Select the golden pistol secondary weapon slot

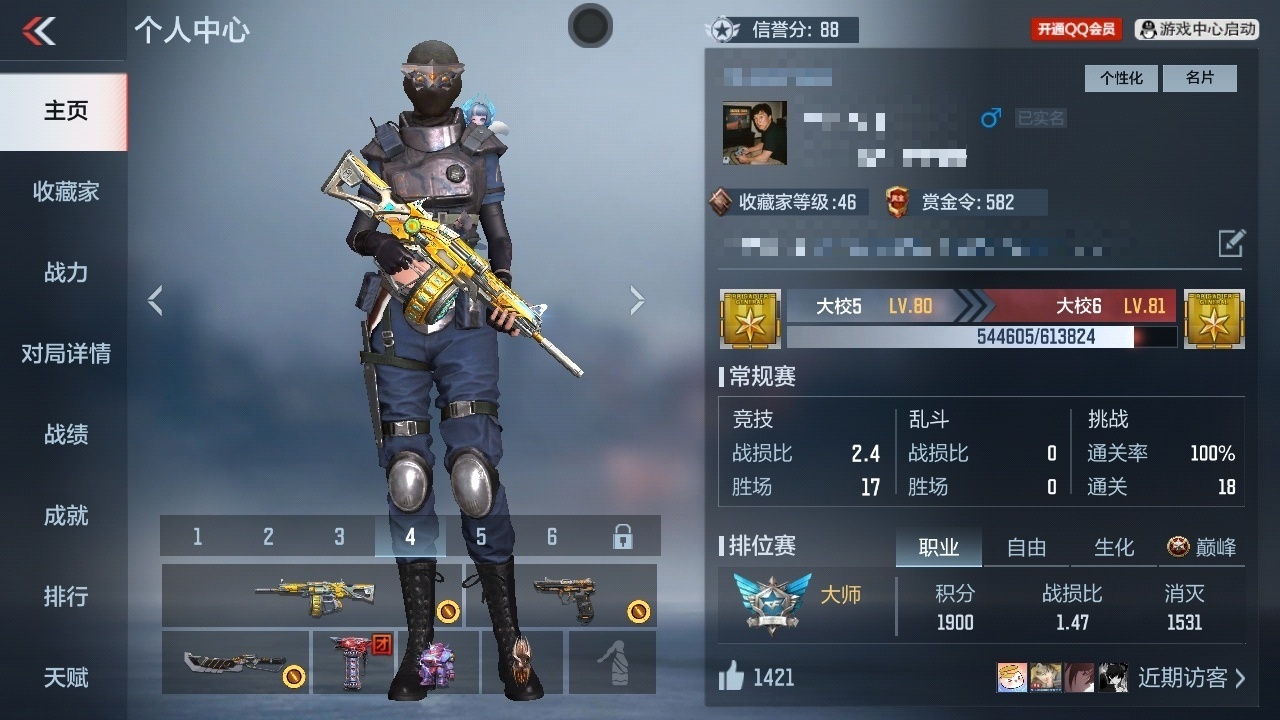click(x=564, y=596)
